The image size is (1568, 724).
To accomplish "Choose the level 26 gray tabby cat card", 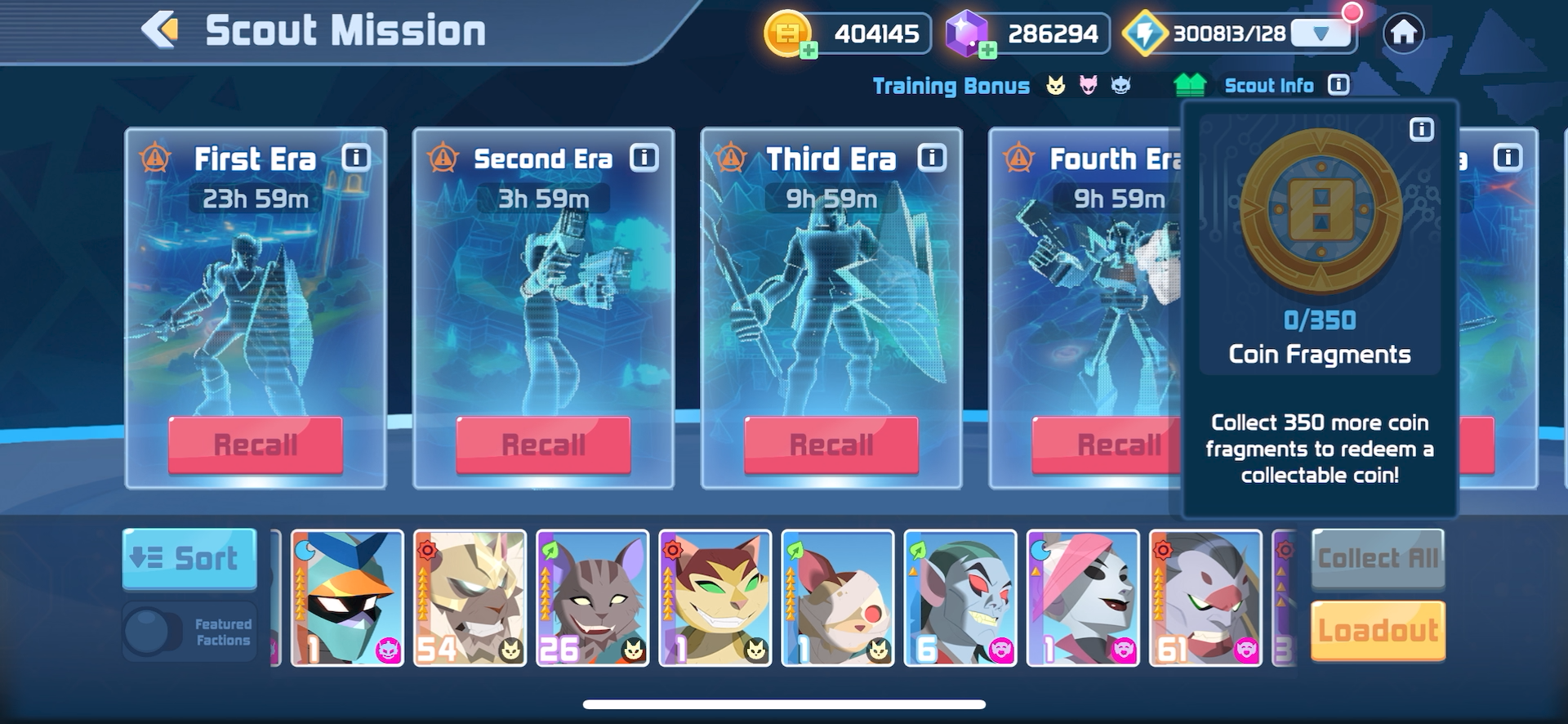I will point(592,598).
